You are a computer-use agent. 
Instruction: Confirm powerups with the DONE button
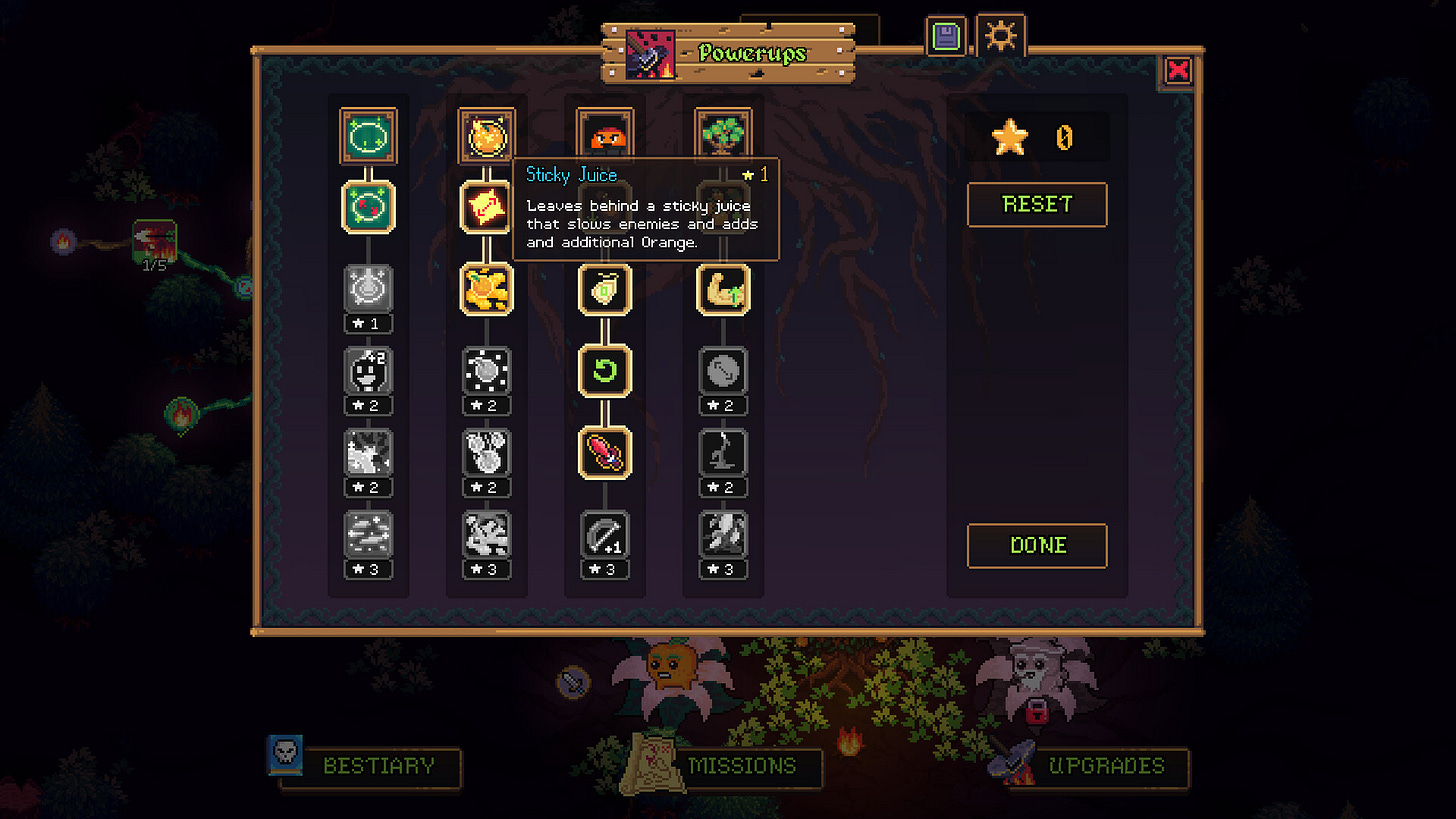(1037, 546)
